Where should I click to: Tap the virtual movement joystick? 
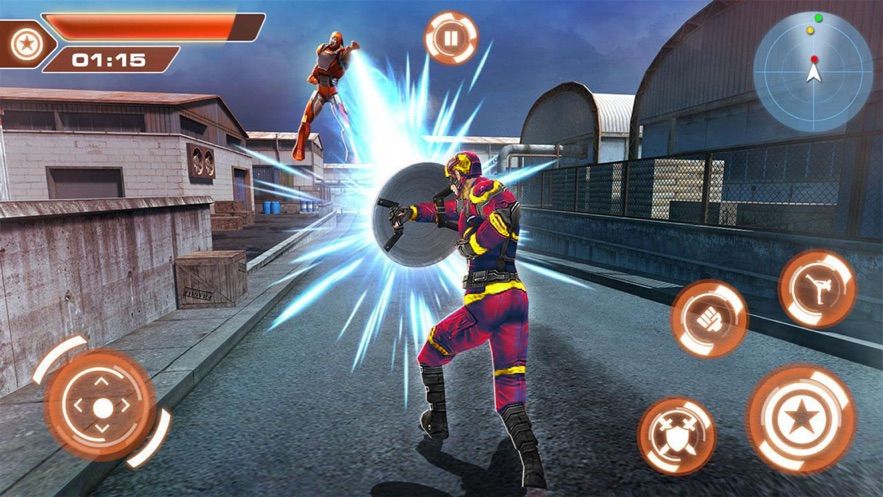[x=102, y=406]
